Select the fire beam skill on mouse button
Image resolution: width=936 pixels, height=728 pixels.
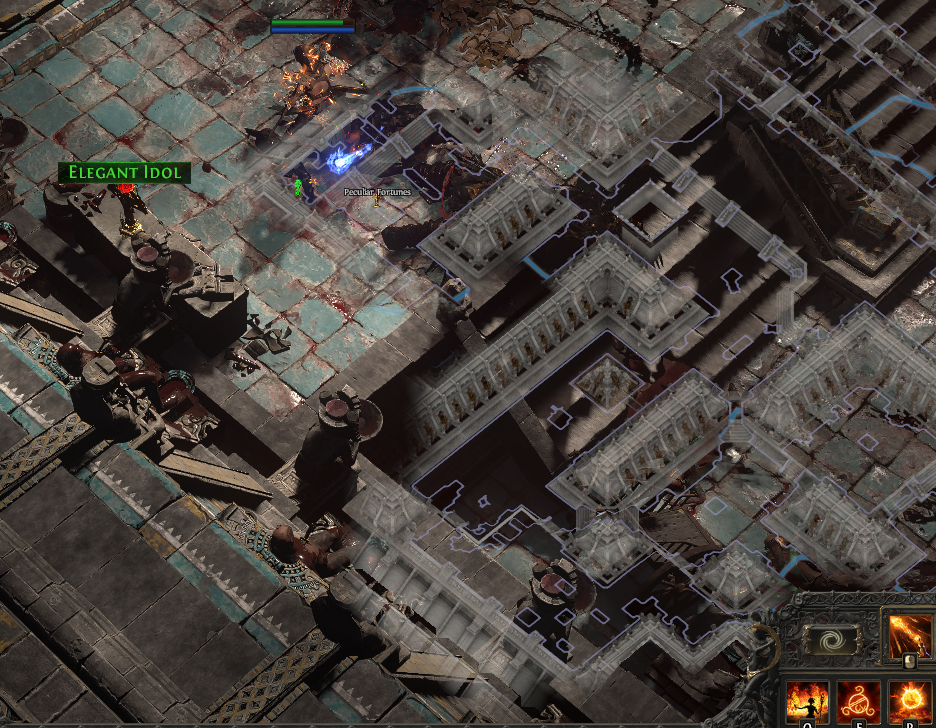tap(911, 636)
